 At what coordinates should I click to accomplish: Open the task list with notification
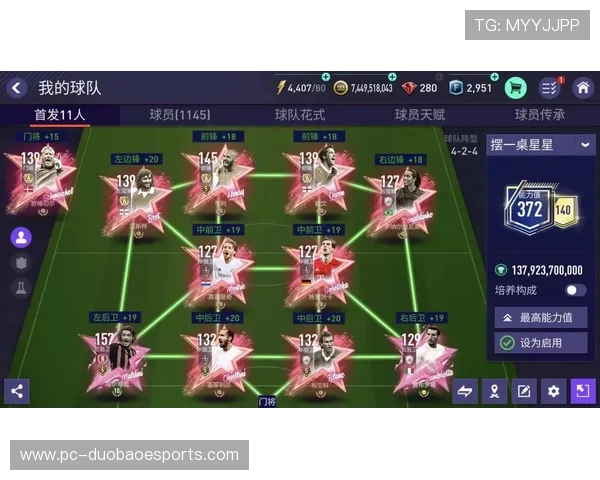[549, 88]
